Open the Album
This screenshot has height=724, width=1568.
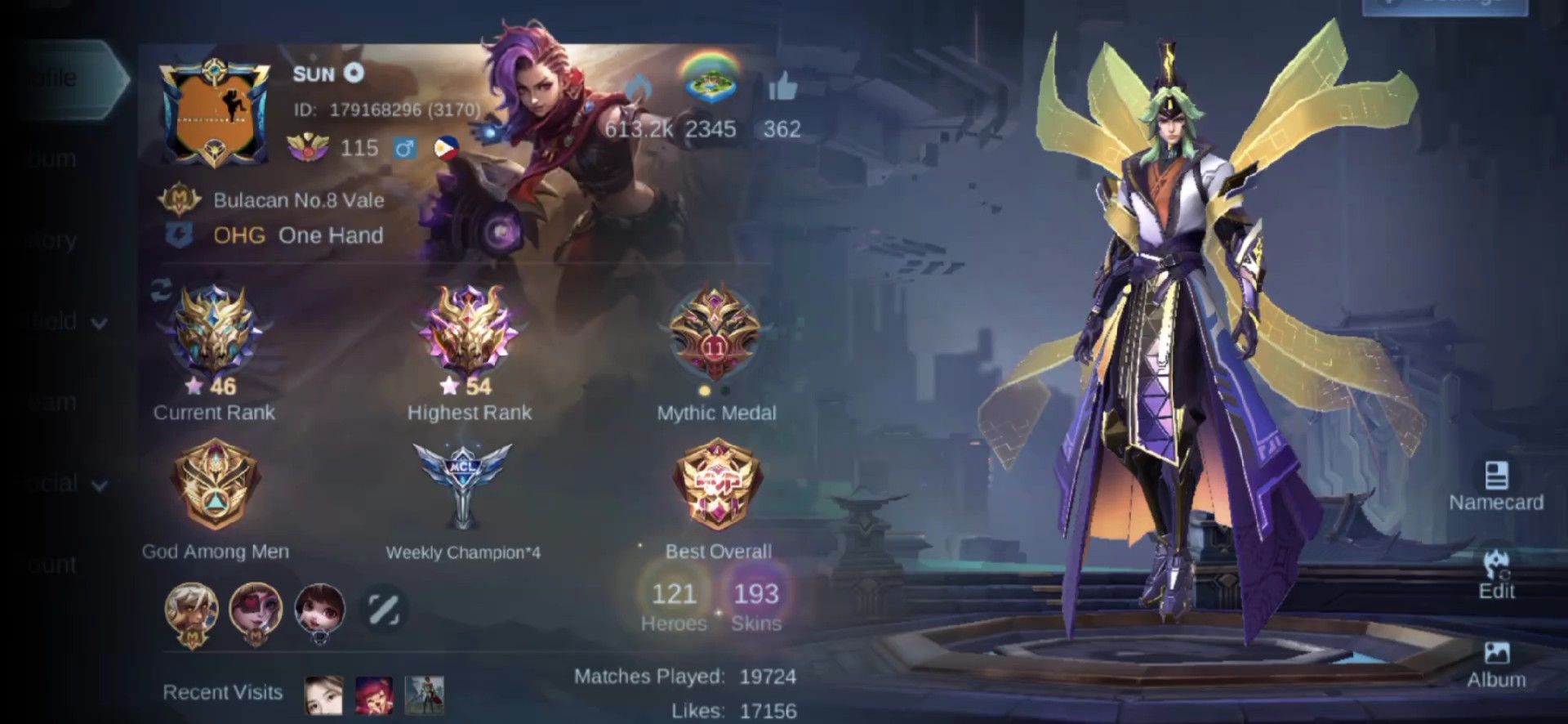coord(1496,664)
